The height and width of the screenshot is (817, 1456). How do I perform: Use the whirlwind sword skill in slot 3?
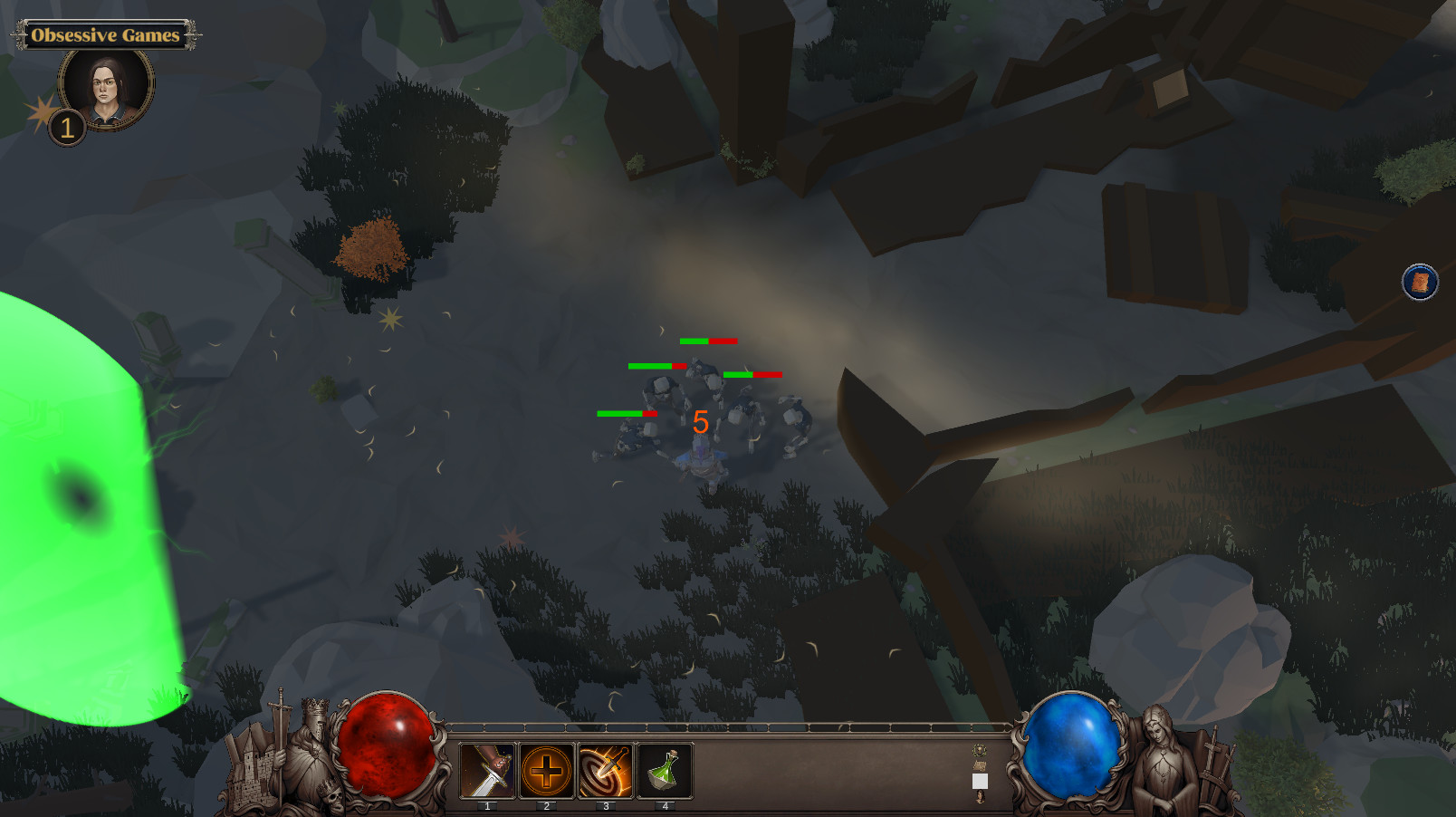pyautogui.click(x=607, y=770)
